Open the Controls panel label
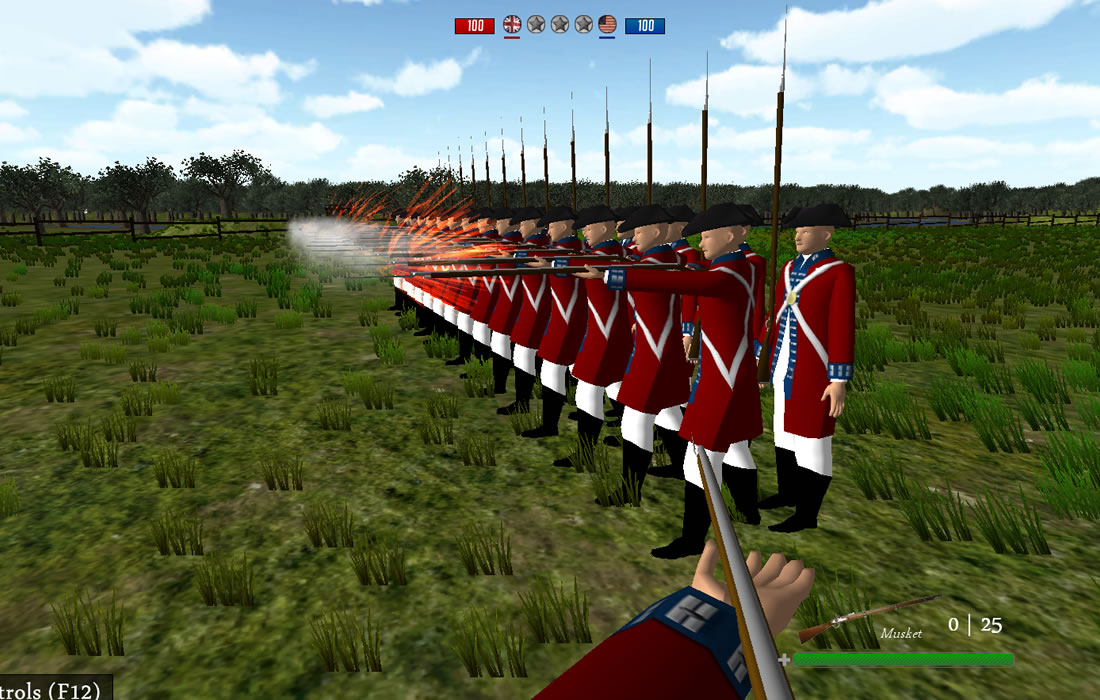The height and width of the screenshot is (700, 1100). [x=55, y=688]
